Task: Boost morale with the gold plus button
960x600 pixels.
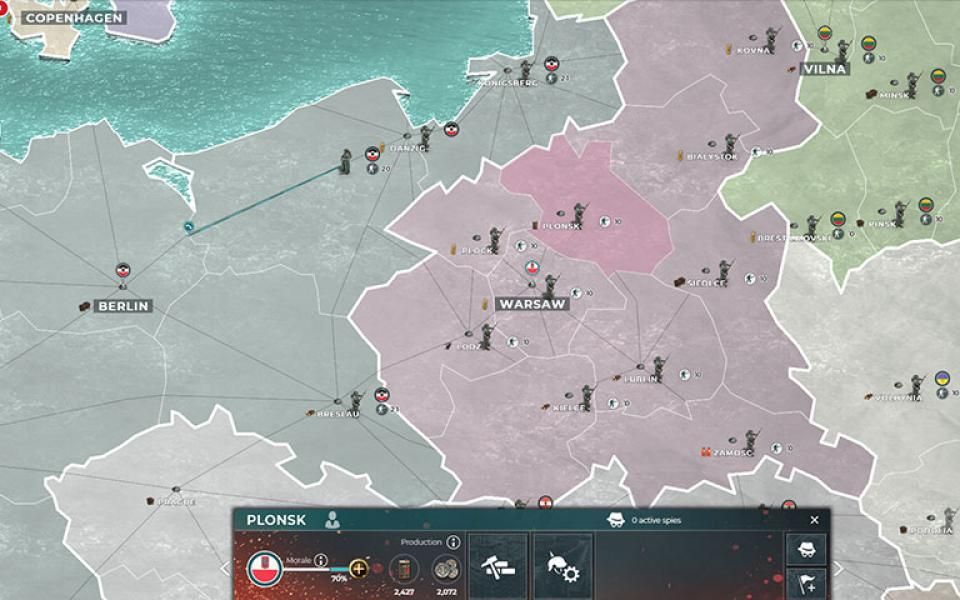Action: pyautogui.click(x=358, y=568)
